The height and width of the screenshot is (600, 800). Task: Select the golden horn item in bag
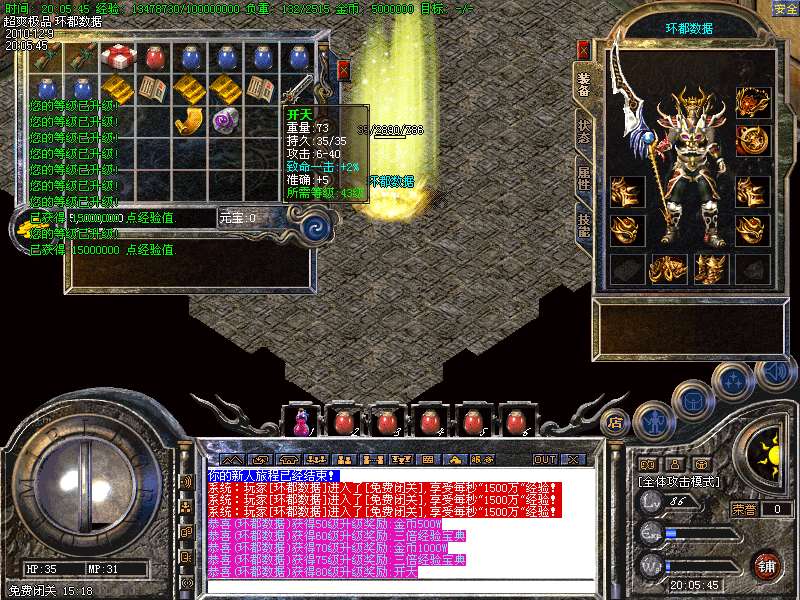tap(188, 121)
